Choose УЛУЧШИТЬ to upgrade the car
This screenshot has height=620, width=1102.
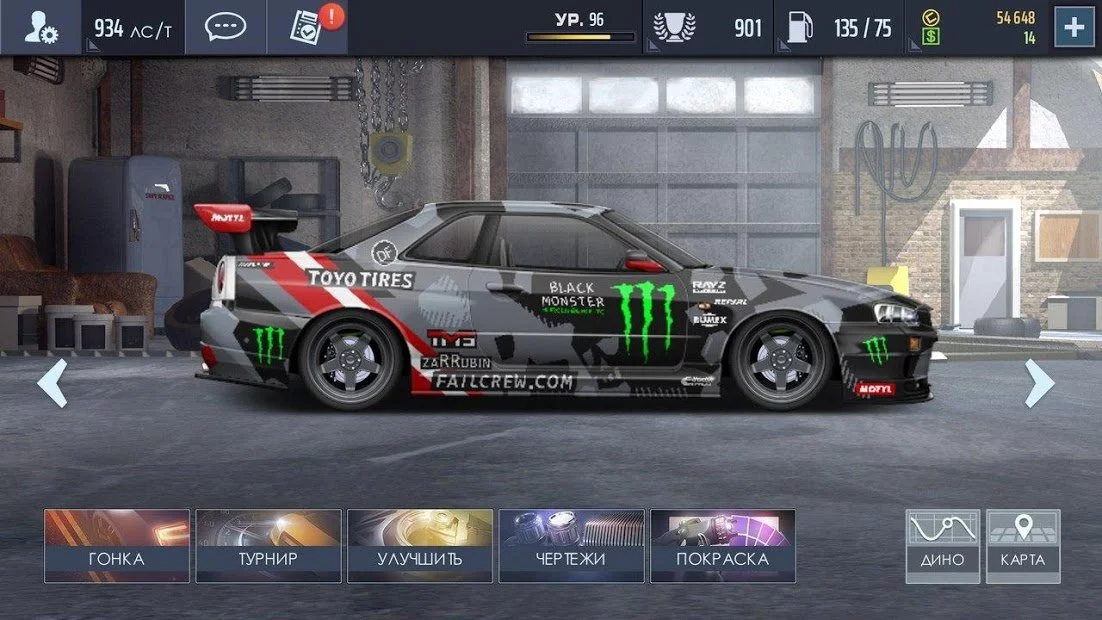420,546
